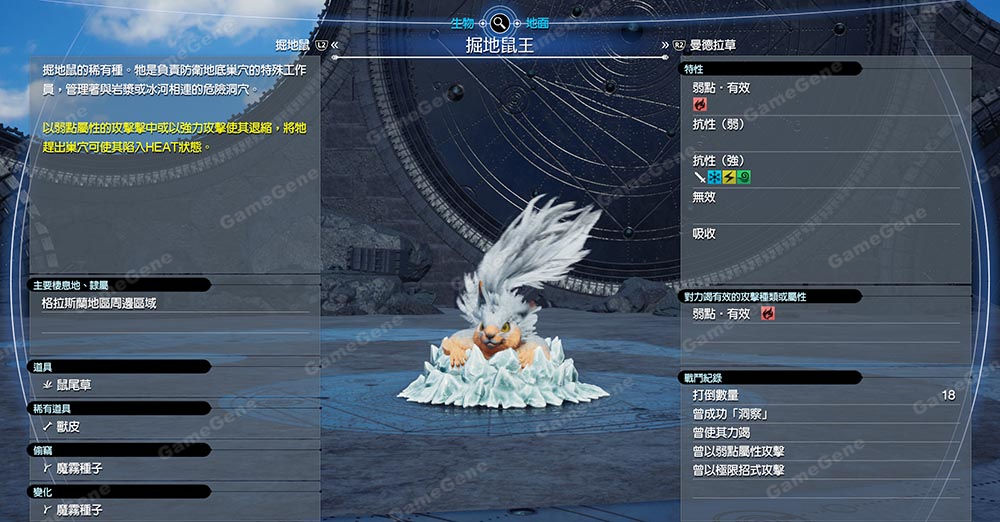Select the 曾成功「洞察」 record row
Viewport: 1000px width, 522px height.
[x=823, y=414]
